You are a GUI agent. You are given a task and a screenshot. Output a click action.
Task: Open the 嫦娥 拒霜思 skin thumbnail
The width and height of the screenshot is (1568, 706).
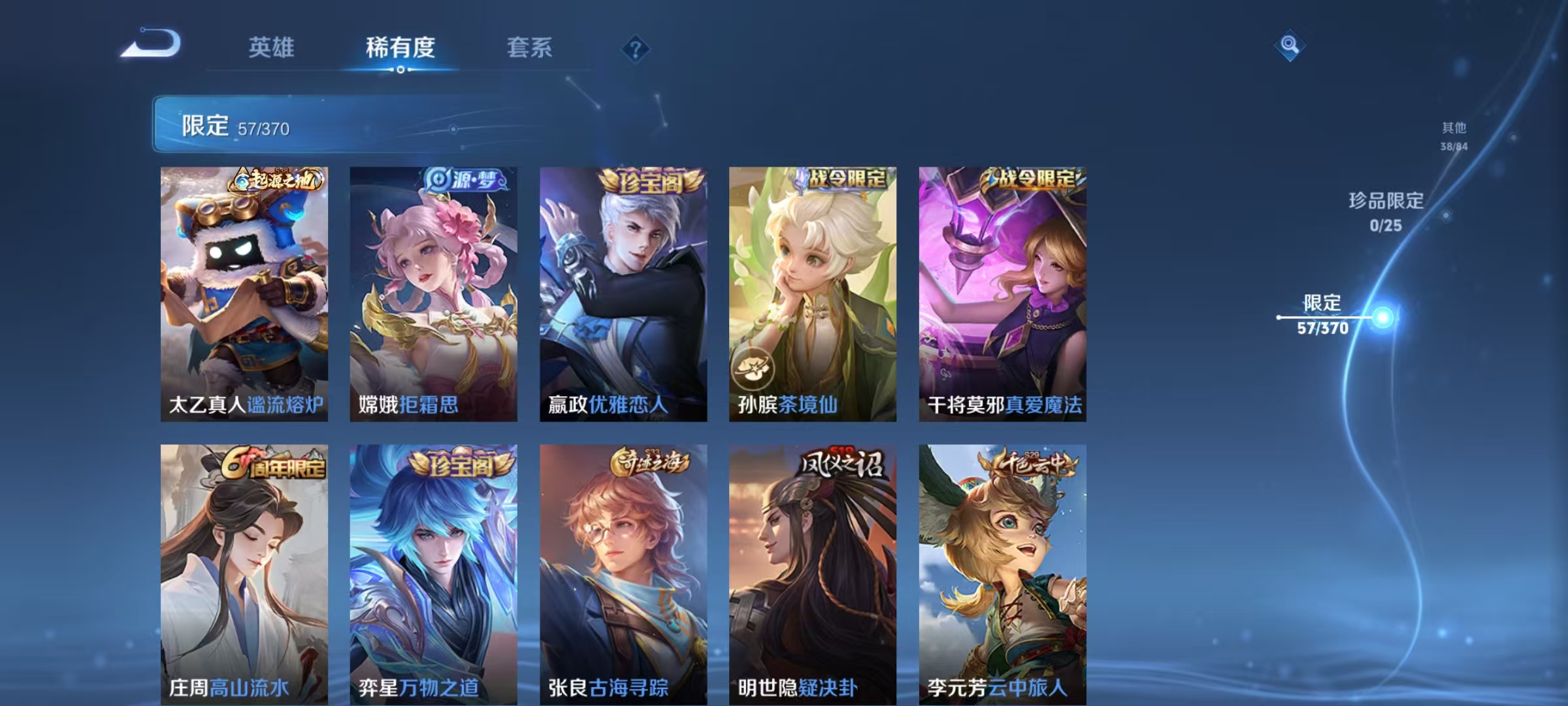433,294
